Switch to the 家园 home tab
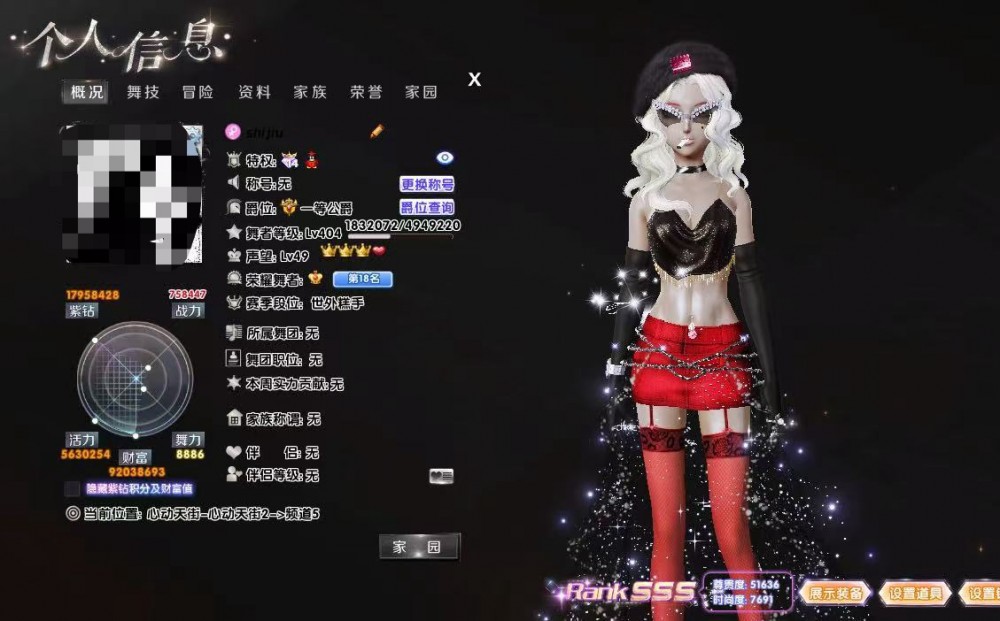This screenshot has height=621, width=1000. click(421, 93)
